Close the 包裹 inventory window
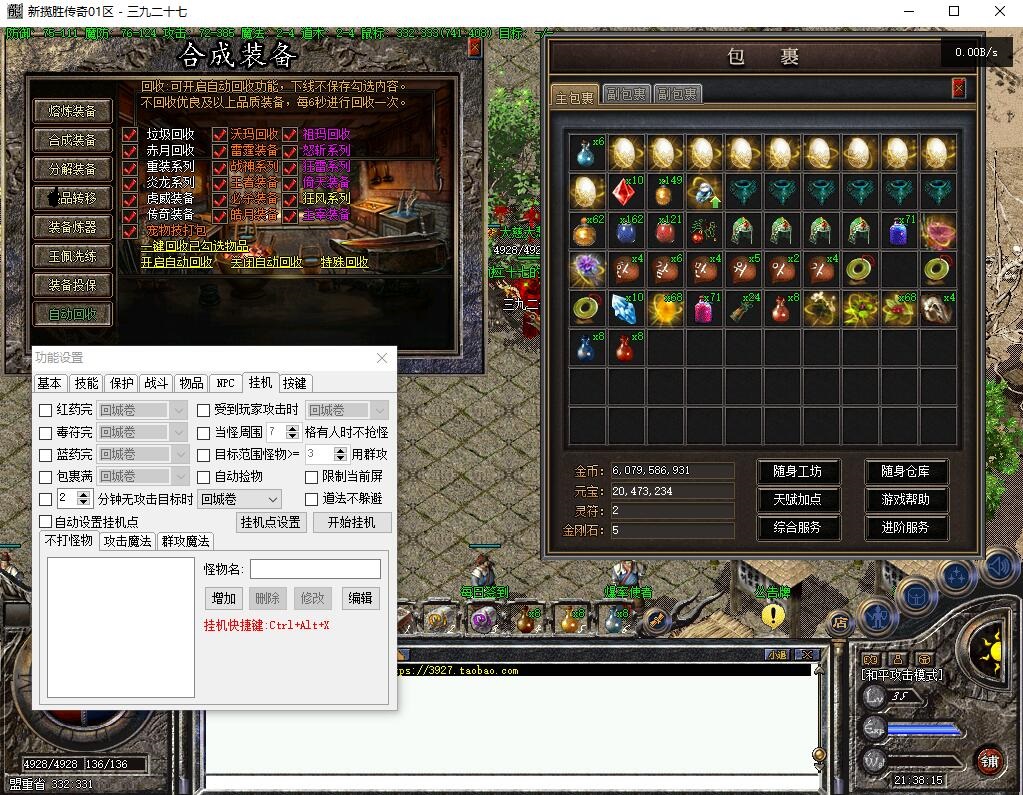The height and width of the screenshot is (795, 1023). (x=958, y=89)
